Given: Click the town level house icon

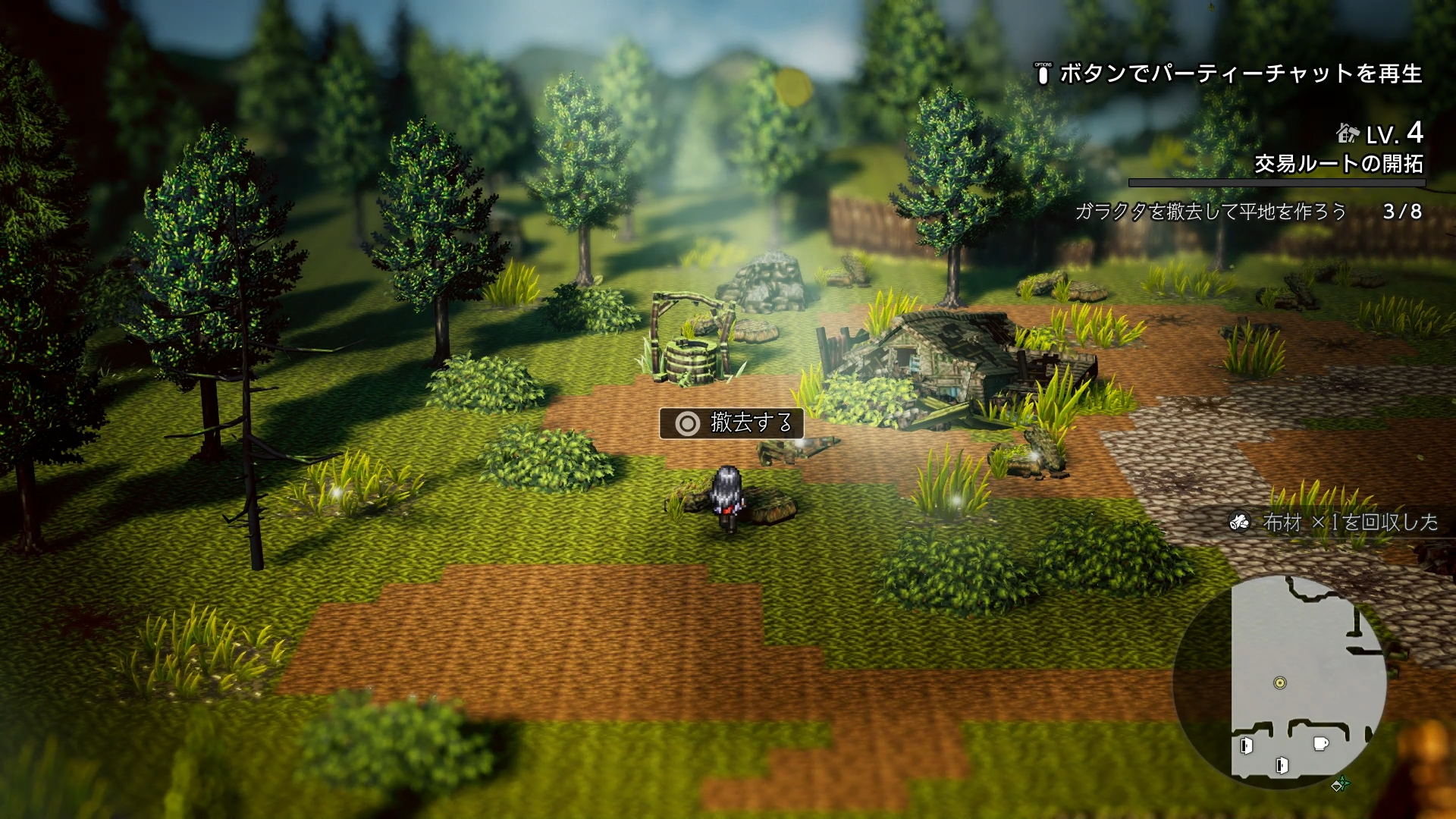Looking at the screenshot, I should coord(1348,134).
